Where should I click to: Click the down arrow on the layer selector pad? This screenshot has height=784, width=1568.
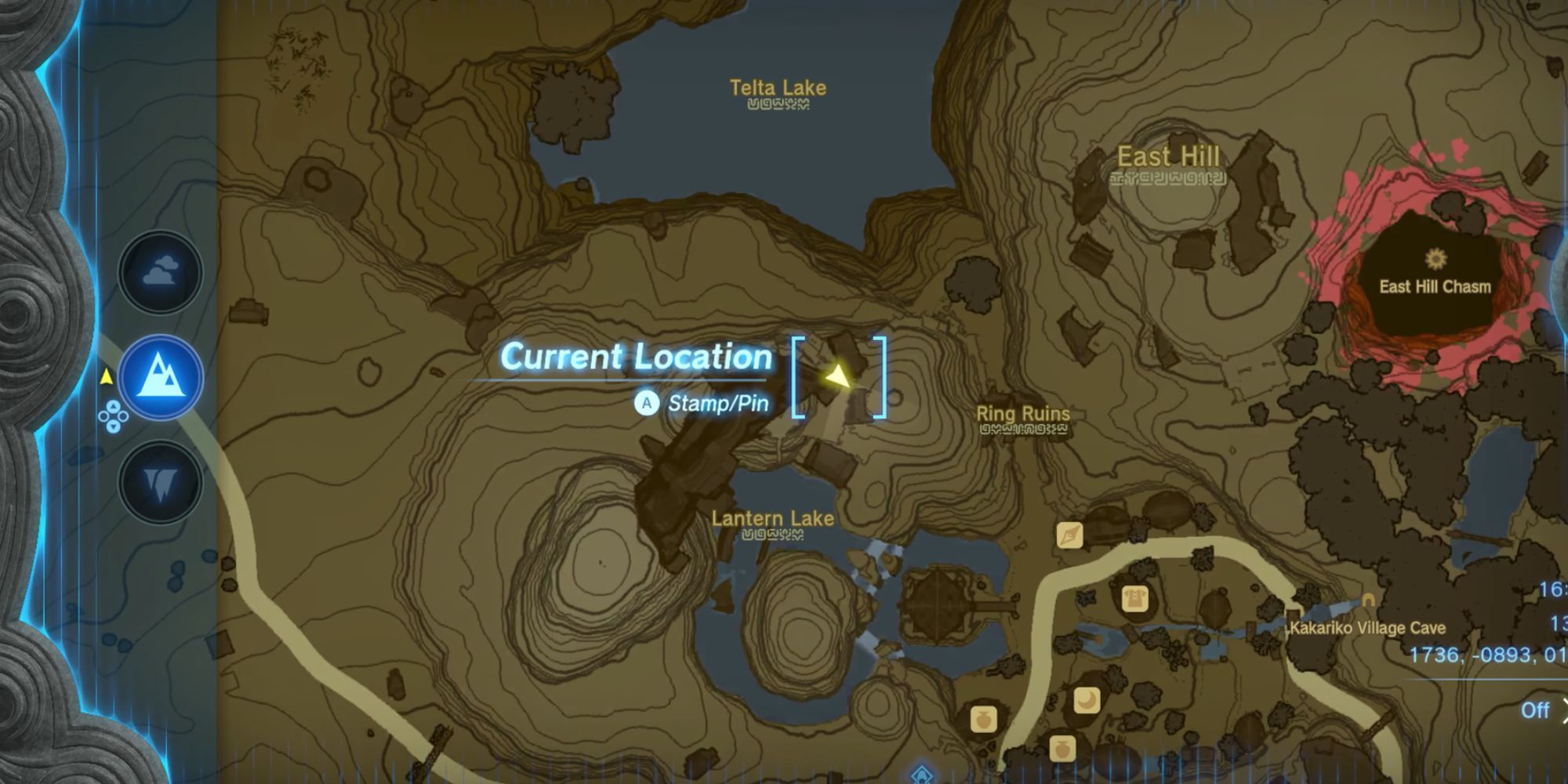click(114, 427)
